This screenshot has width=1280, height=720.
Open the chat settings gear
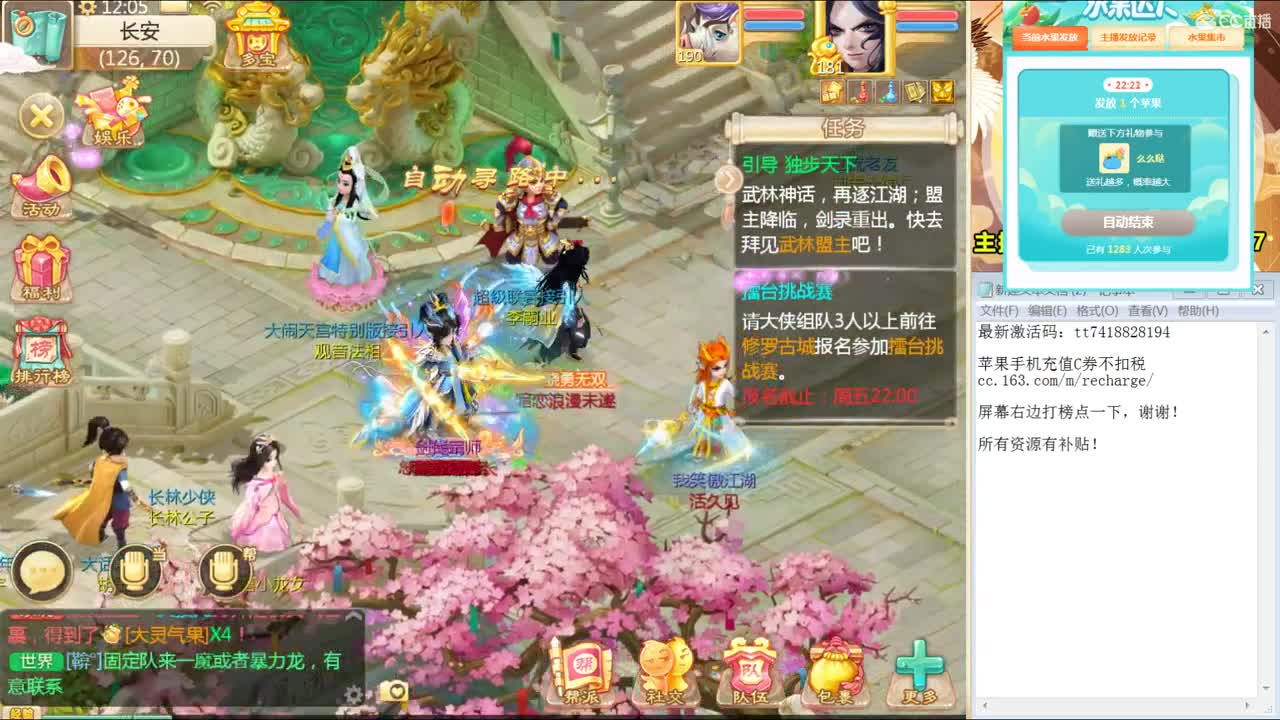click(x=352, y=691)
